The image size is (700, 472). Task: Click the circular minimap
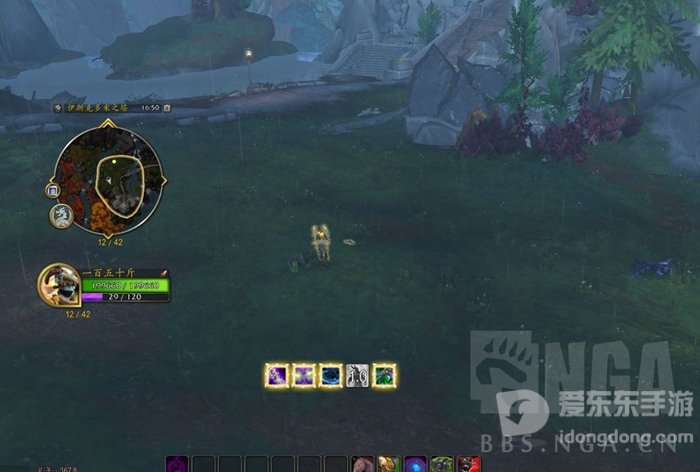[x=110, y=176]
